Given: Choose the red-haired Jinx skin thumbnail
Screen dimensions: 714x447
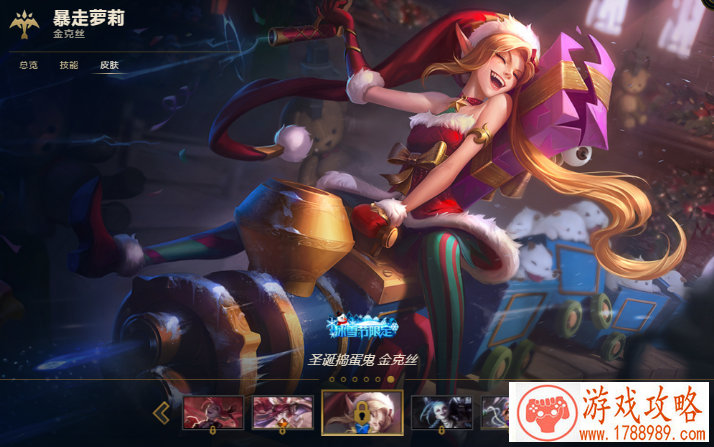Looking at the screenshot, I should [212, 411].
